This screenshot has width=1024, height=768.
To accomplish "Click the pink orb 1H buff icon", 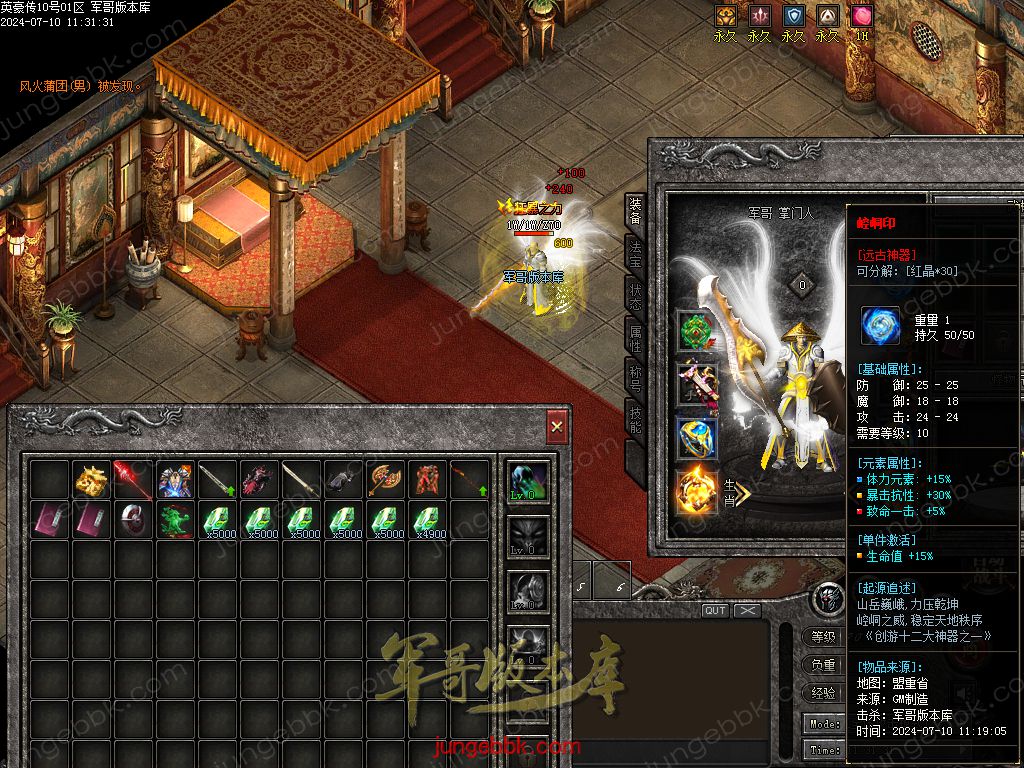I will tap(861, 17).
